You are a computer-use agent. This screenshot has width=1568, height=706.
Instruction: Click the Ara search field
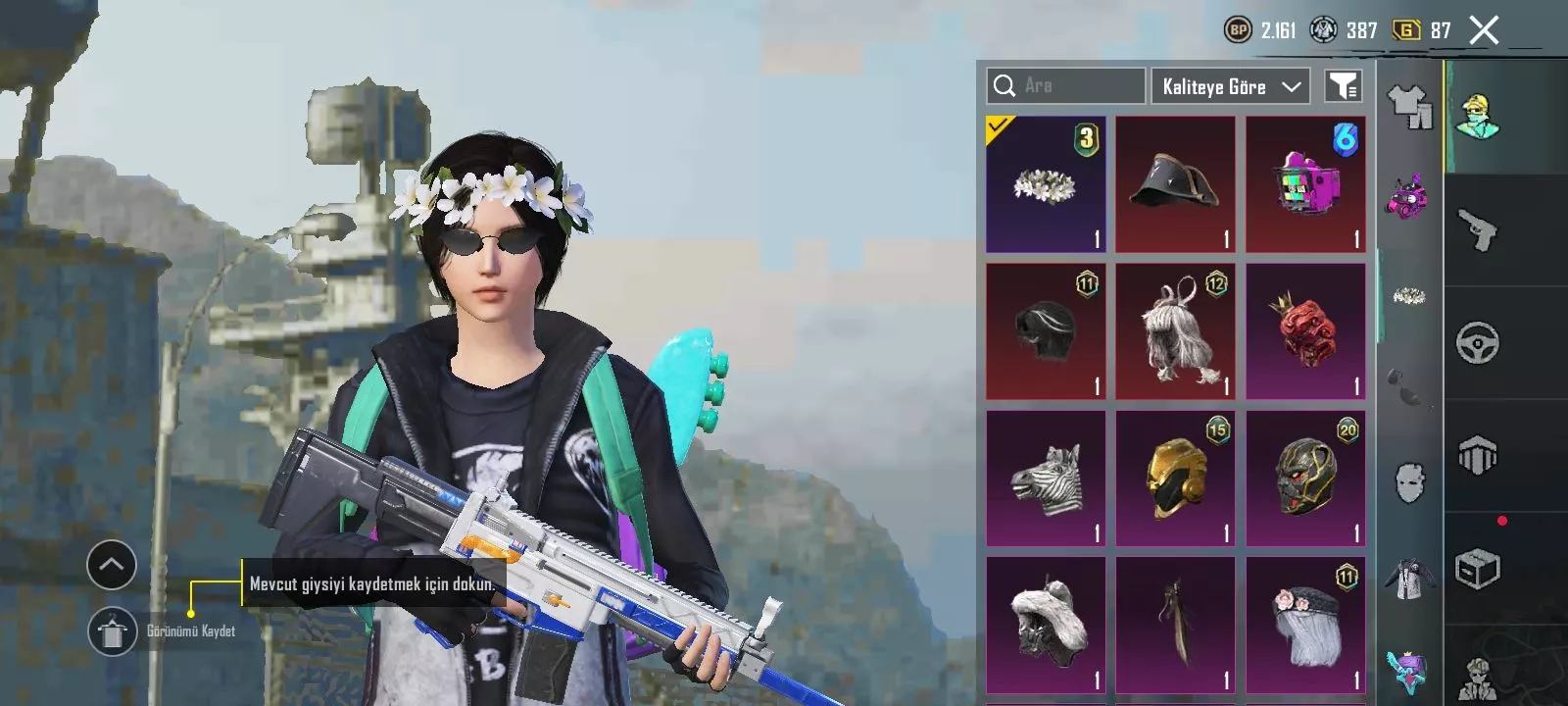(1065, 86)
